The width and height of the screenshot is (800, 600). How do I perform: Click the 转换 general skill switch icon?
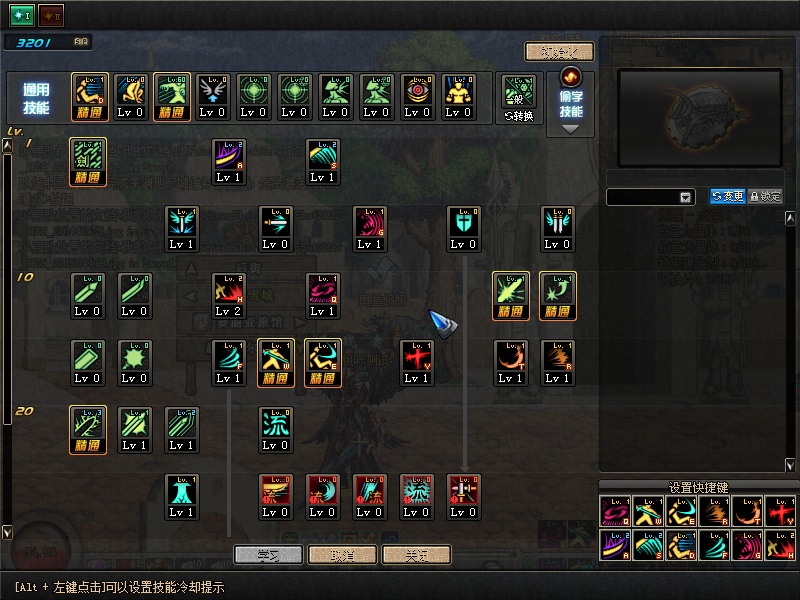(x=519, y=97)
